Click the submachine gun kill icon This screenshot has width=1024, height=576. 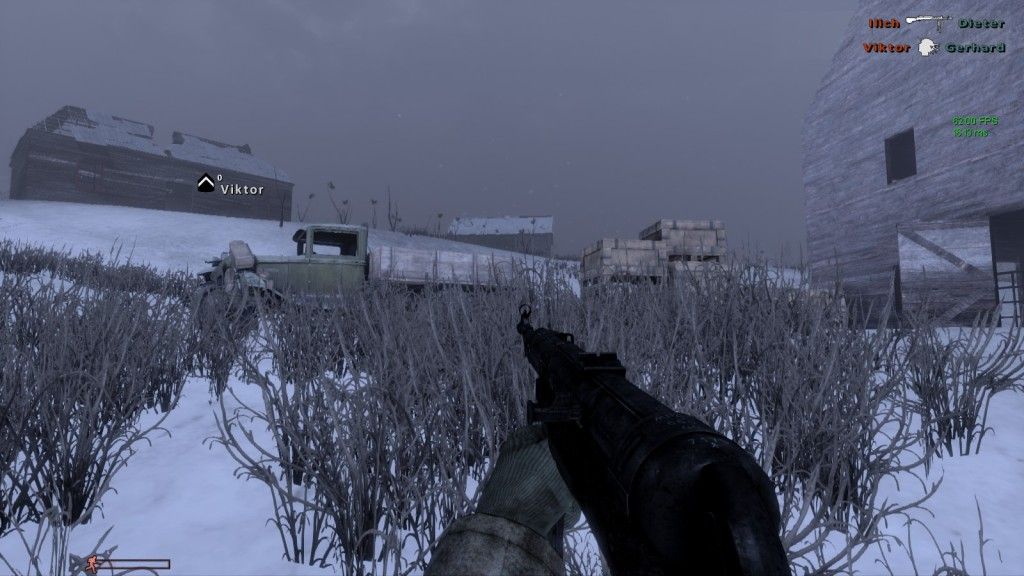[929, 22]
